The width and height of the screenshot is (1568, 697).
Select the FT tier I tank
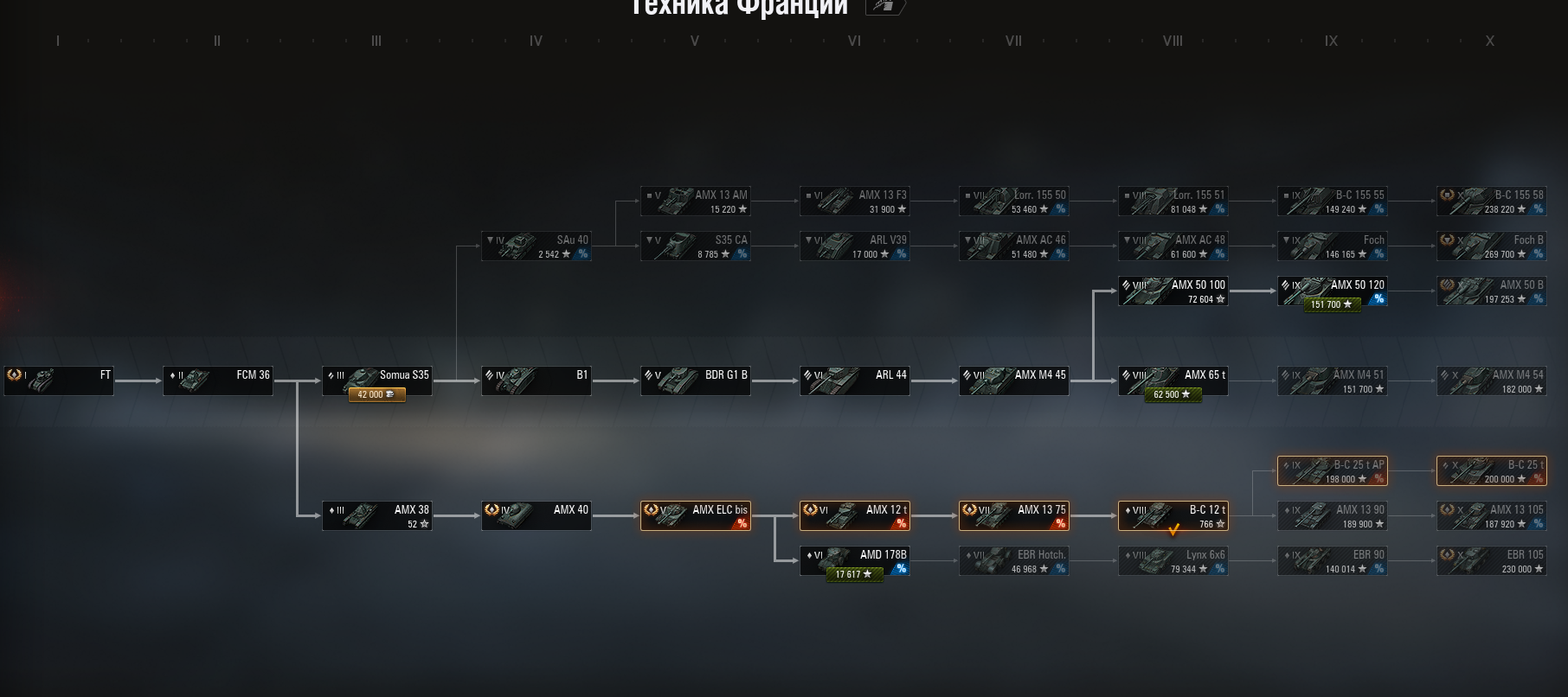[x=59, y=380]
